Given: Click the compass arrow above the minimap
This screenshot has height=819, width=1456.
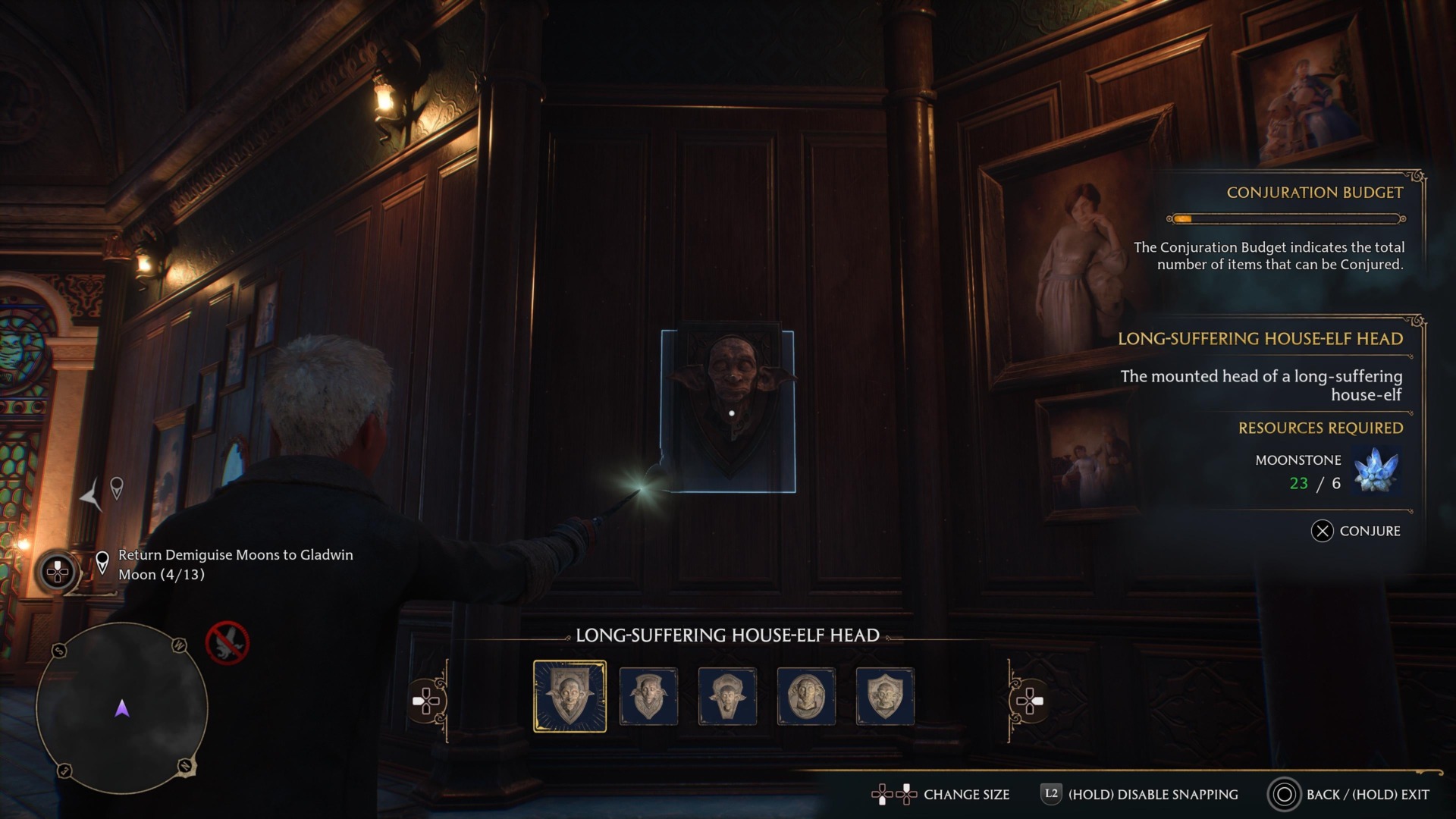Looking at the screenshot, I should coord(89,495).
